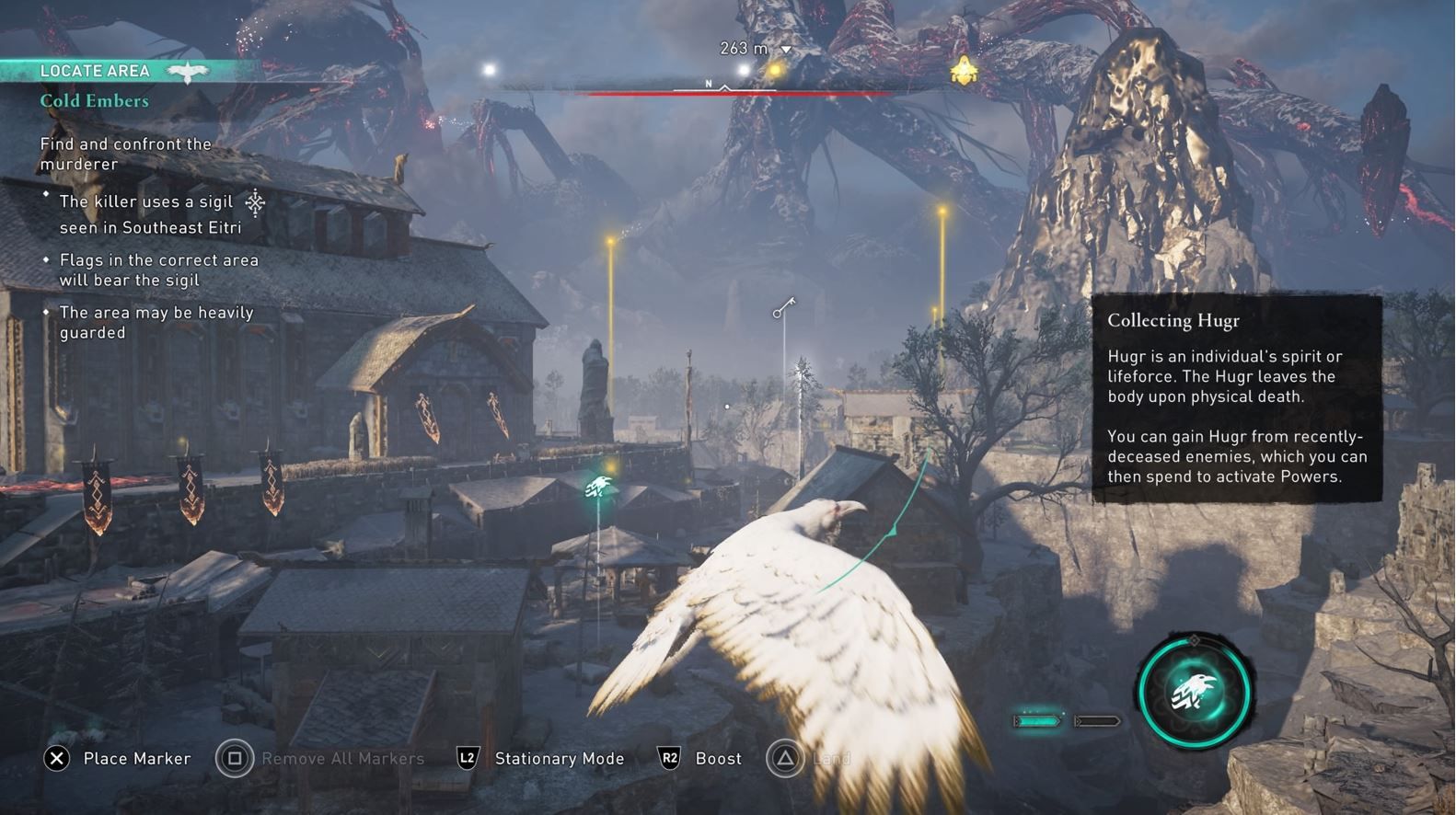
Task: Select the Cold Embers quest title
Action: pyautogui.click(x=92, y=100)
